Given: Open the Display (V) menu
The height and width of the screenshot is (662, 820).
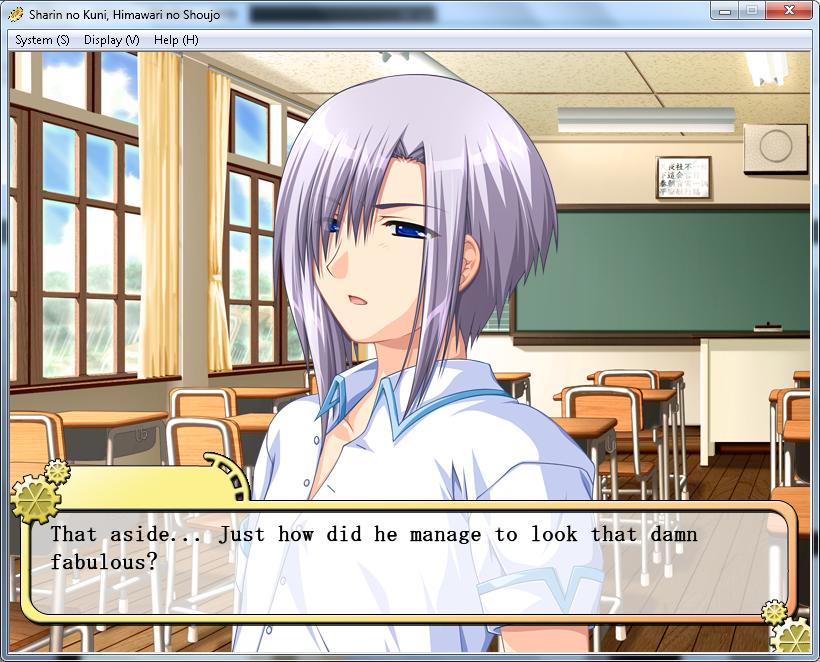Looking at the screenshot, I should pos(111,40).
